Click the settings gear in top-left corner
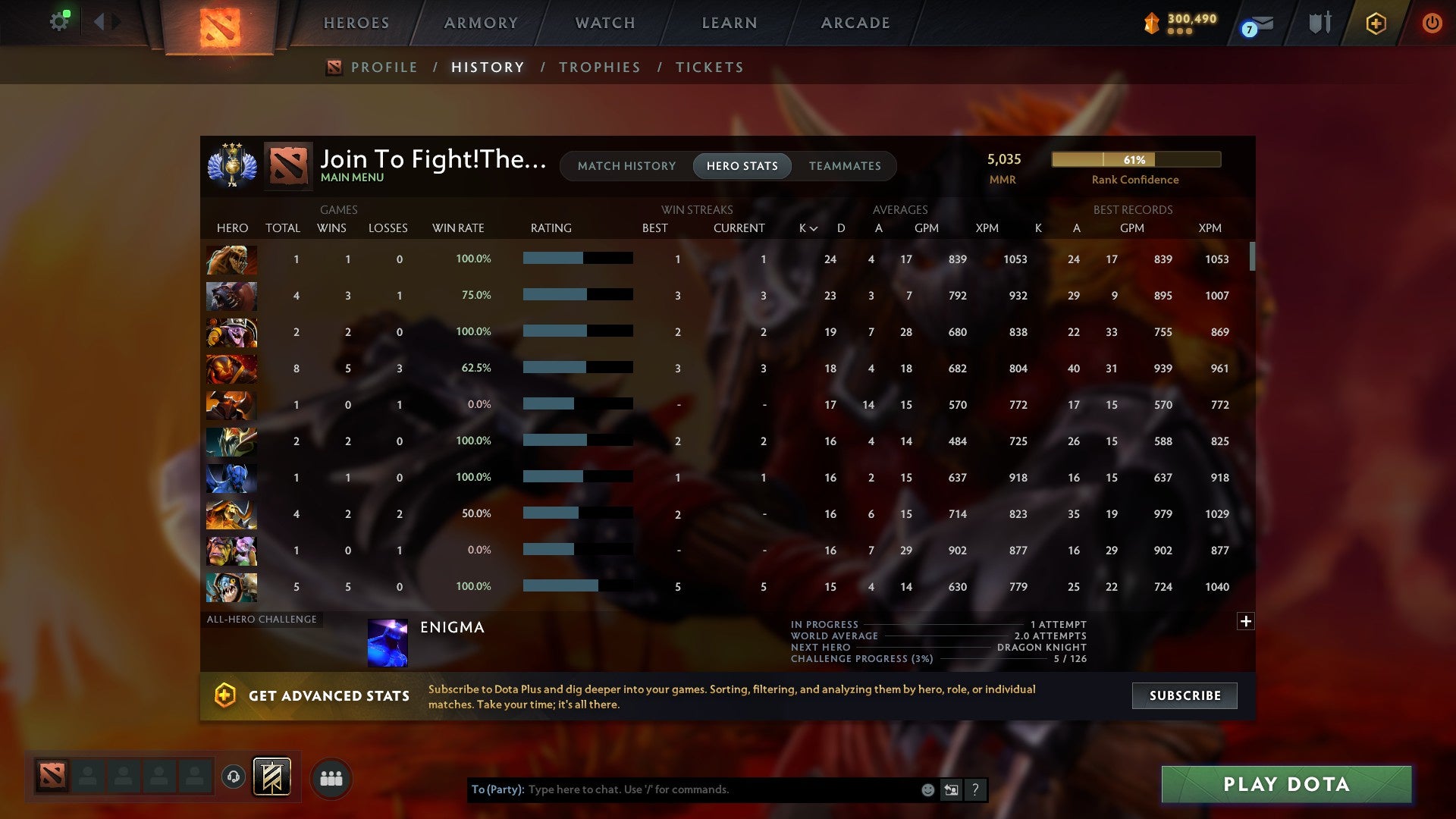The width and height of the screenshot is (1456, 819). click(59, 20)
